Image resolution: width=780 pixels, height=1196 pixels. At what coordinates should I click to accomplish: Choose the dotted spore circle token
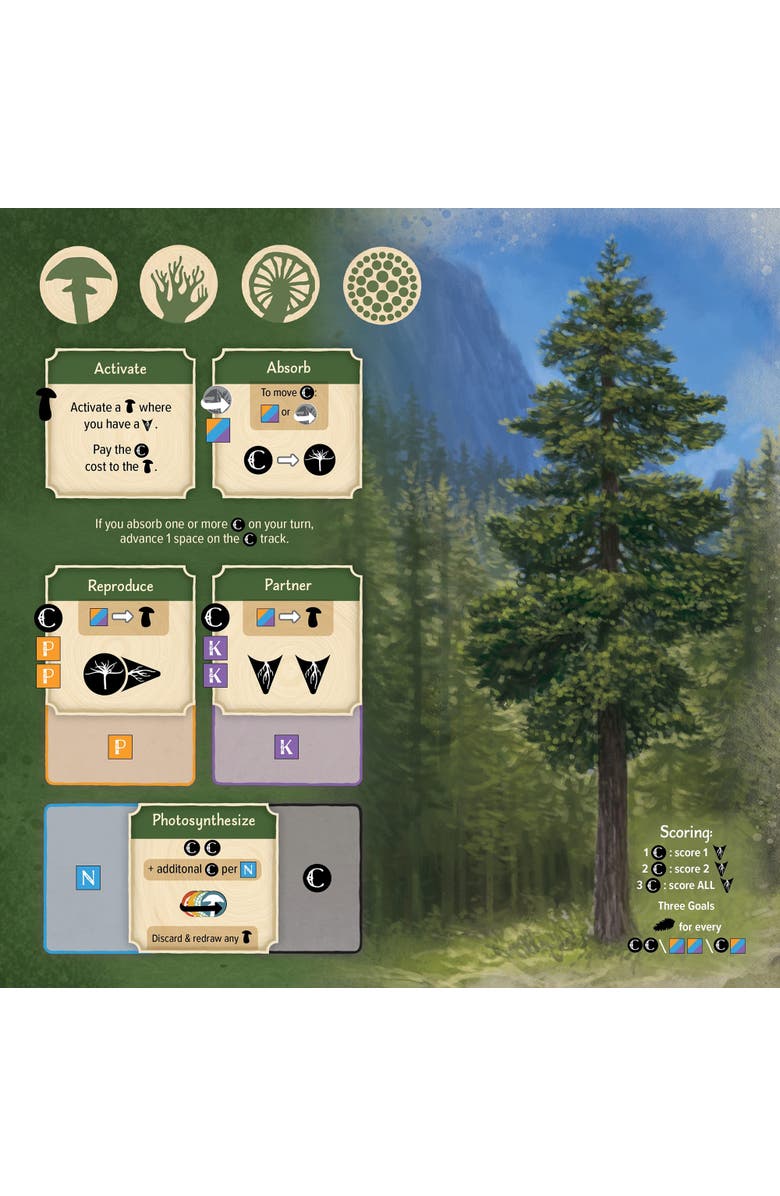point(382,285)
